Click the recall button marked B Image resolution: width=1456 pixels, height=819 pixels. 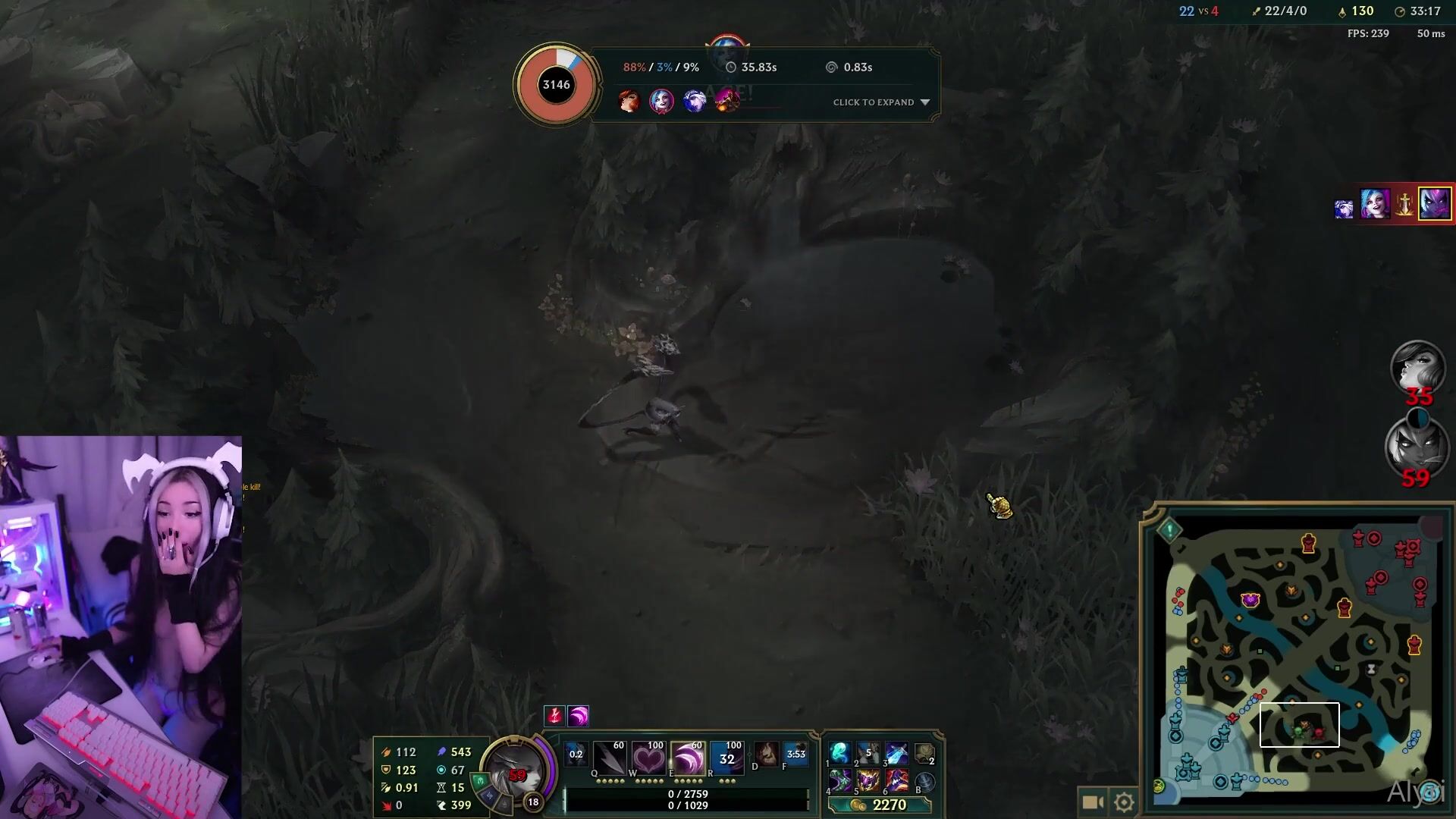tap(924, 781)
